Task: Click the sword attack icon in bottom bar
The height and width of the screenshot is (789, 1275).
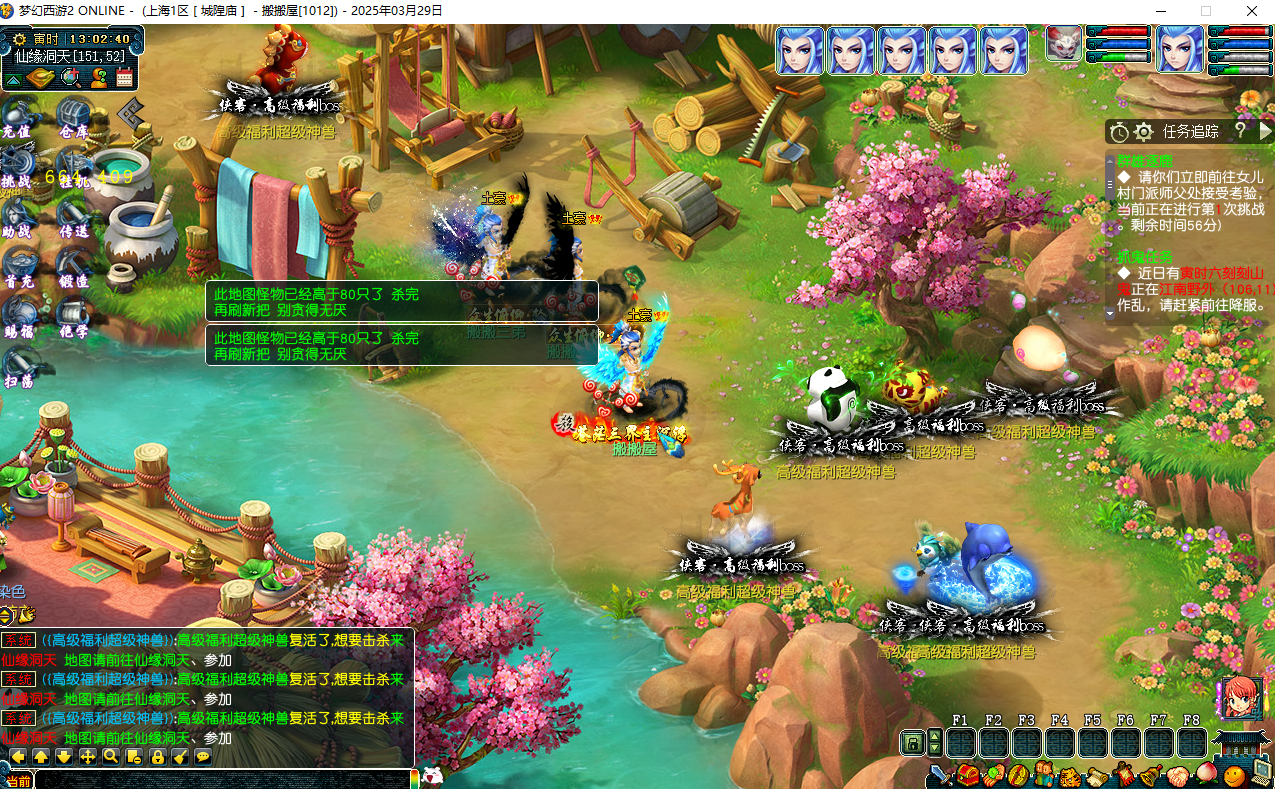Action: (x=940, y=774)
